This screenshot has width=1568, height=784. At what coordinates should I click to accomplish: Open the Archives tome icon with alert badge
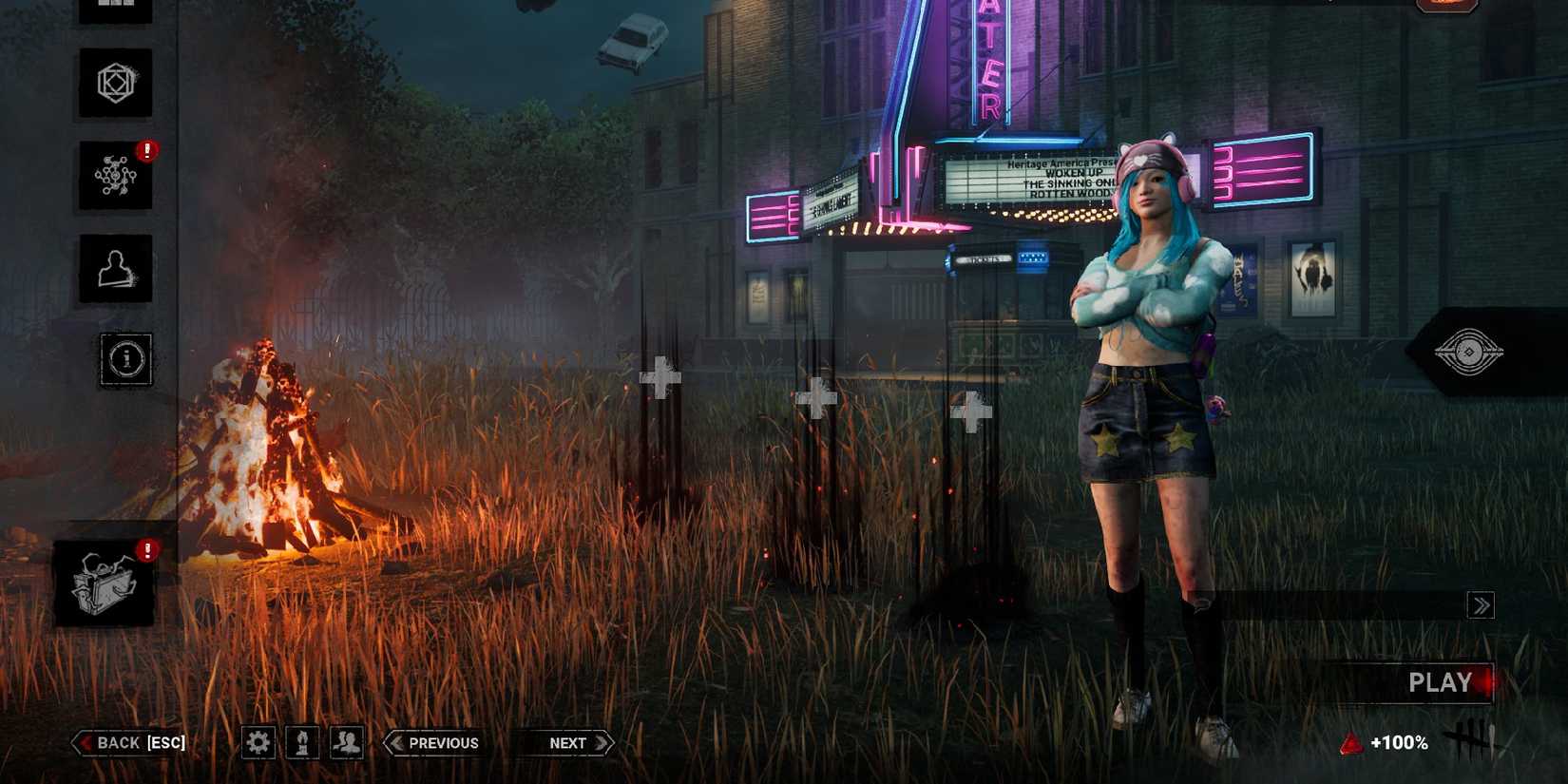pyautogui.click(x=105, y=583)
